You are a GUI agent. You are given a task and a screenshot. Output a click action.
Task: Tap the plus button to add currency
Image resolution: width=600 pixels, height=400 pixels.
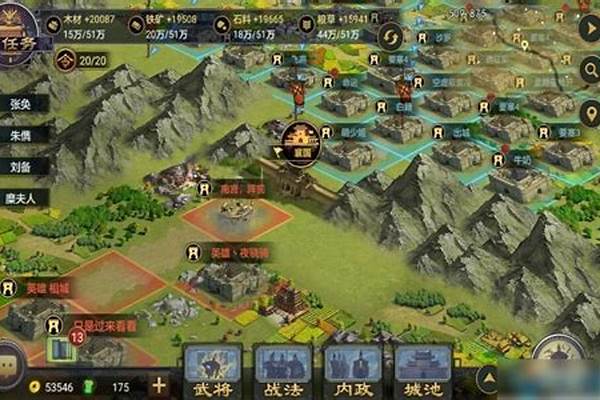click(159, 385)
